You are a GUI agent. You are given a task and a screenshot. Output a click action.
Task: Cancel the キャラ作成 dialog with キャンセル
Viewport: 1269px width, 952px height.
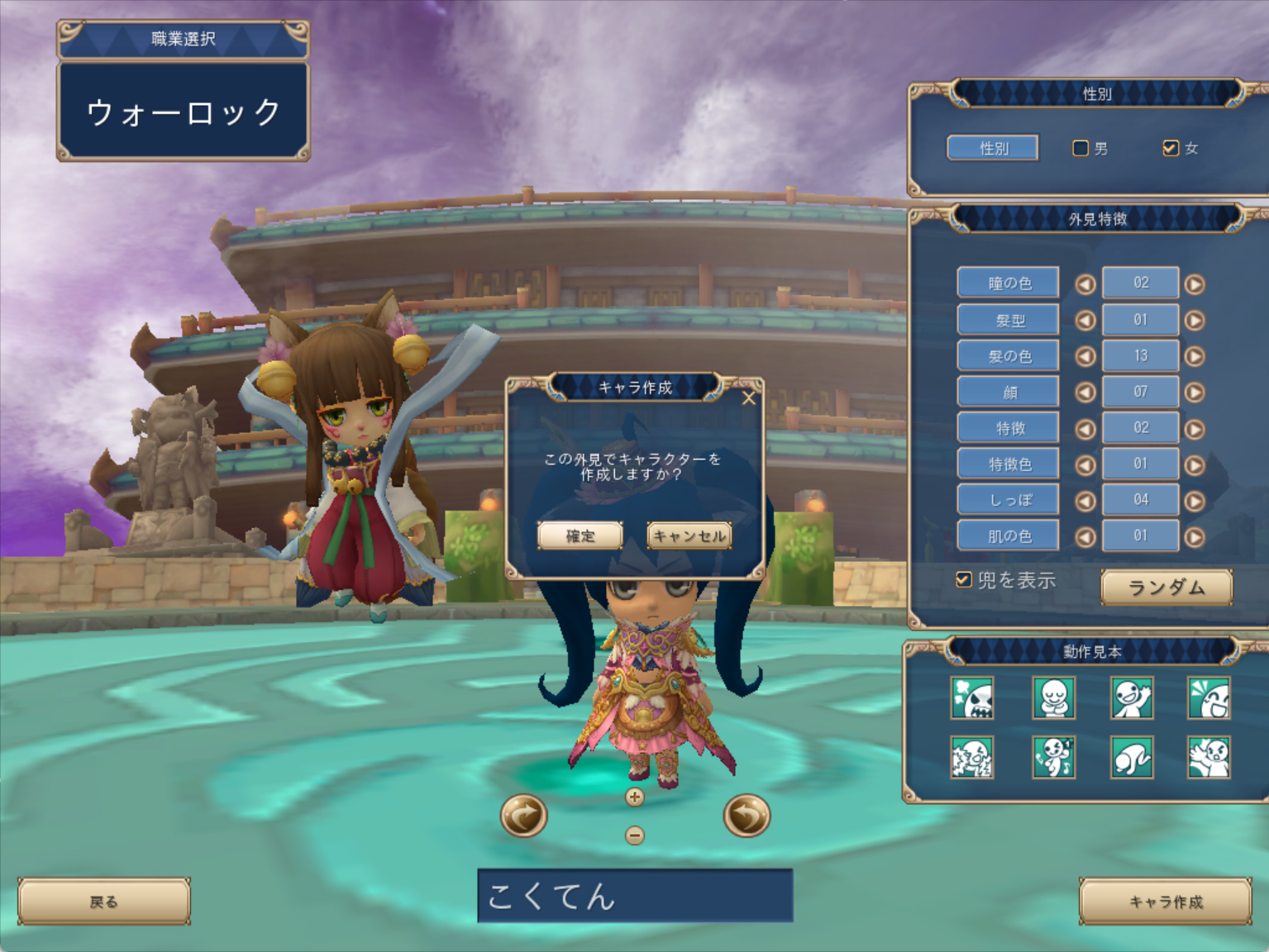(689, 535)
